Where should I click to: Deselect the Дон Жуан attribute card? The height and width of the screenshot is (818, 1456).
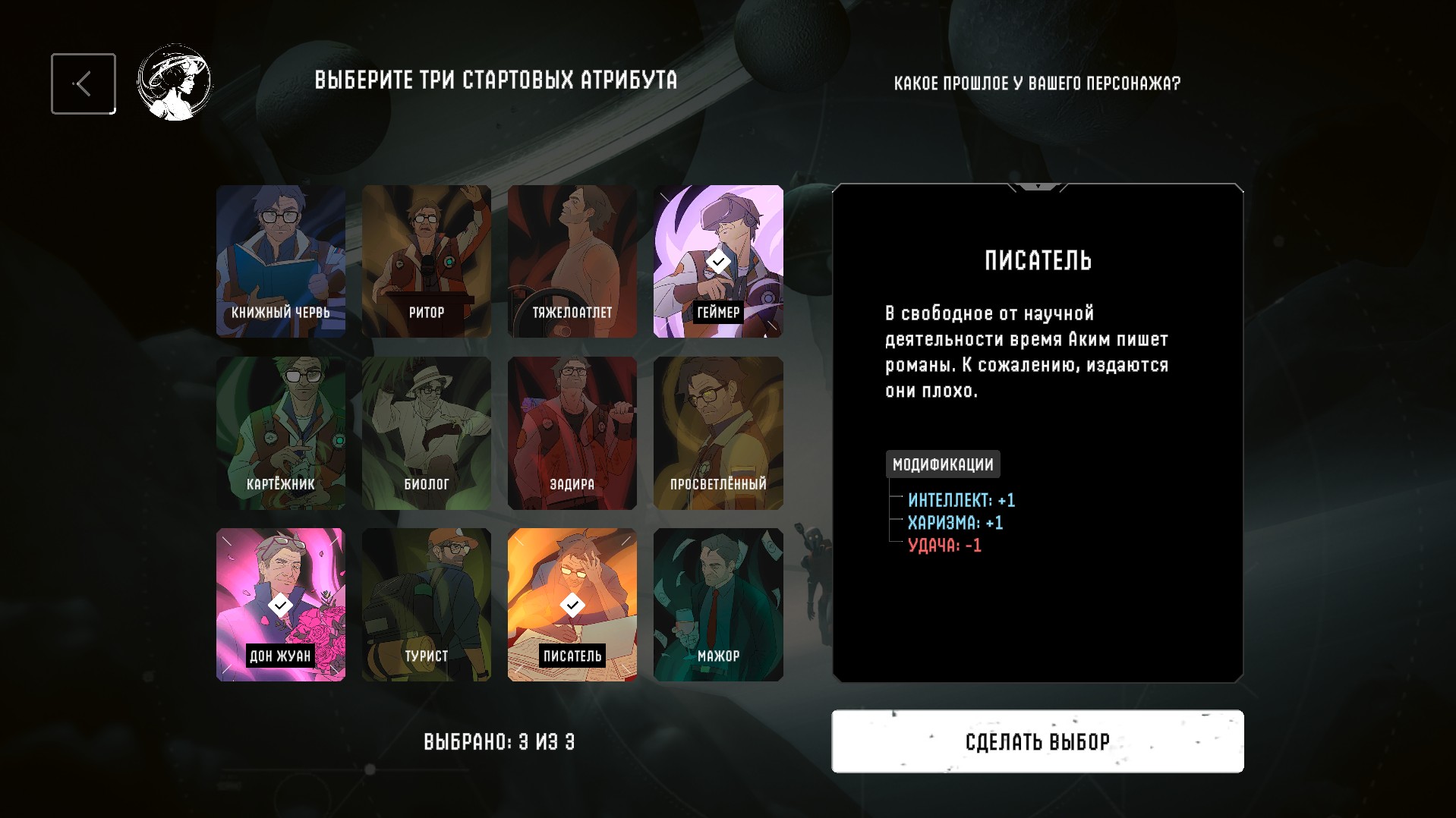click(x=281, y=604)
